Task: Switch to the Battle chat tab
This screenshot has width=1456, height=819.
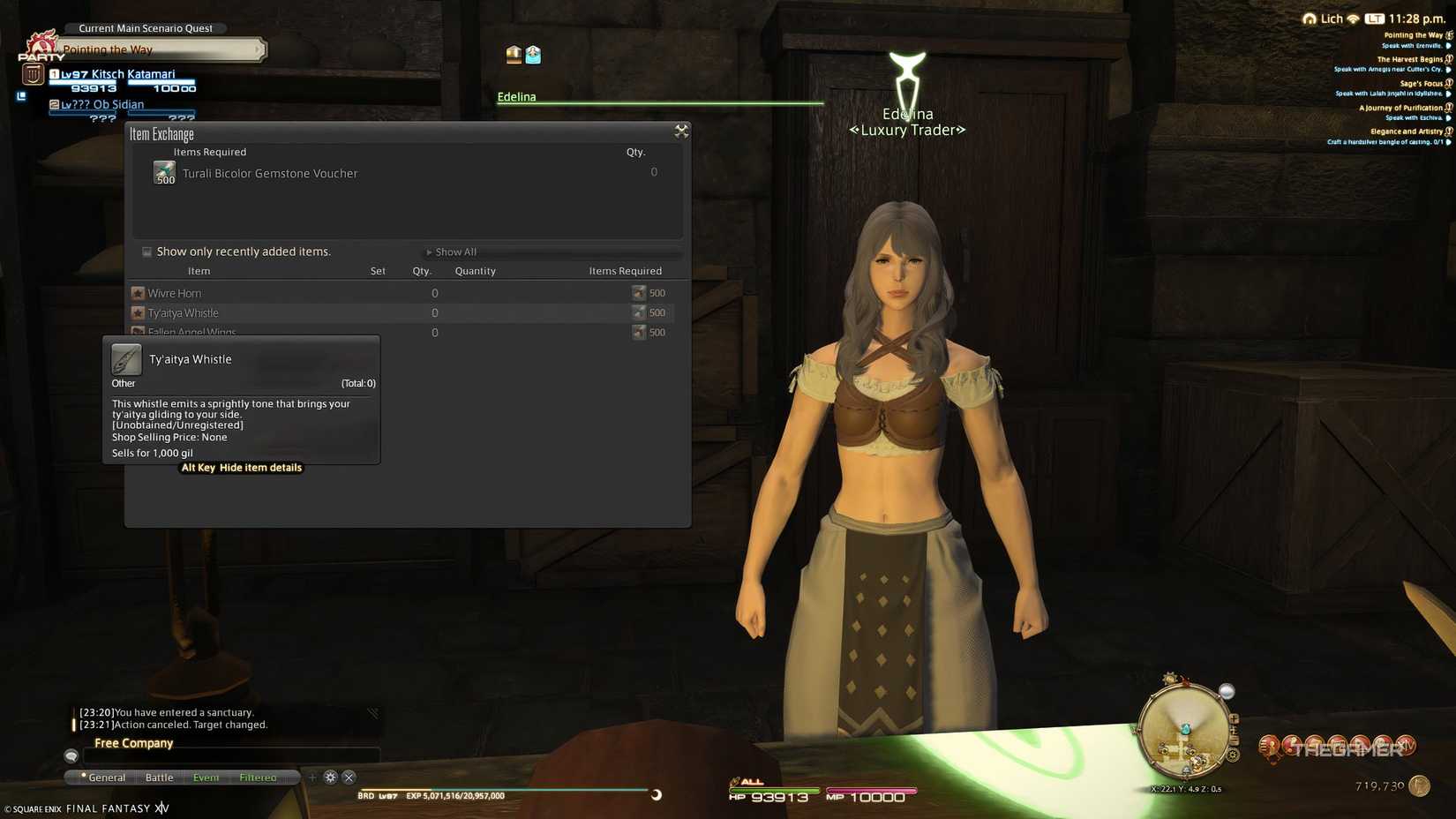Action: coord(159,777)
